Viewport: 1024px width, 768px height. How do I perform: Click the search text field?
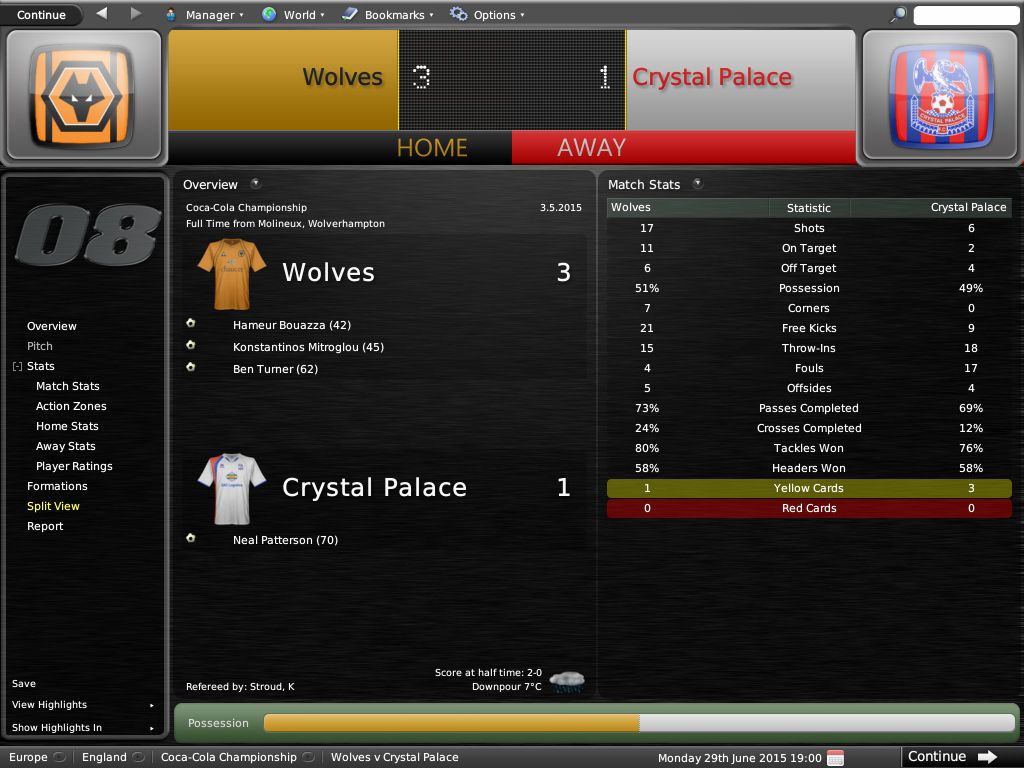click(x=965, y=15)
